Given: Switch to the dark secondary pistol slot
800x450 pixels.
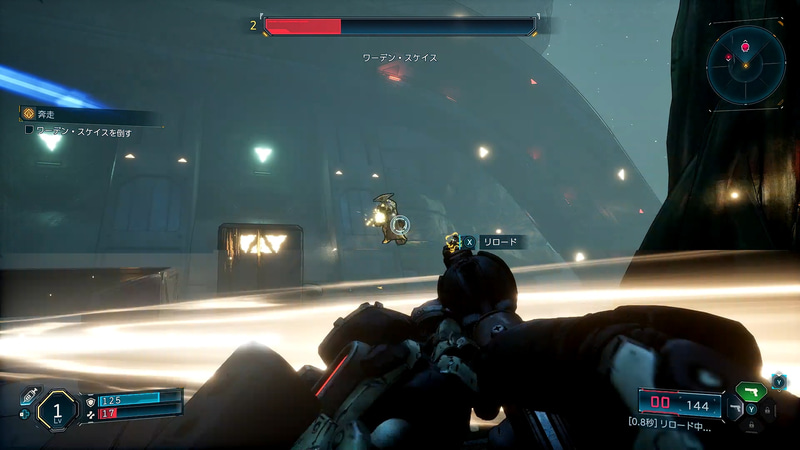Looking at the screenshot, I should (x=736, y=409).
